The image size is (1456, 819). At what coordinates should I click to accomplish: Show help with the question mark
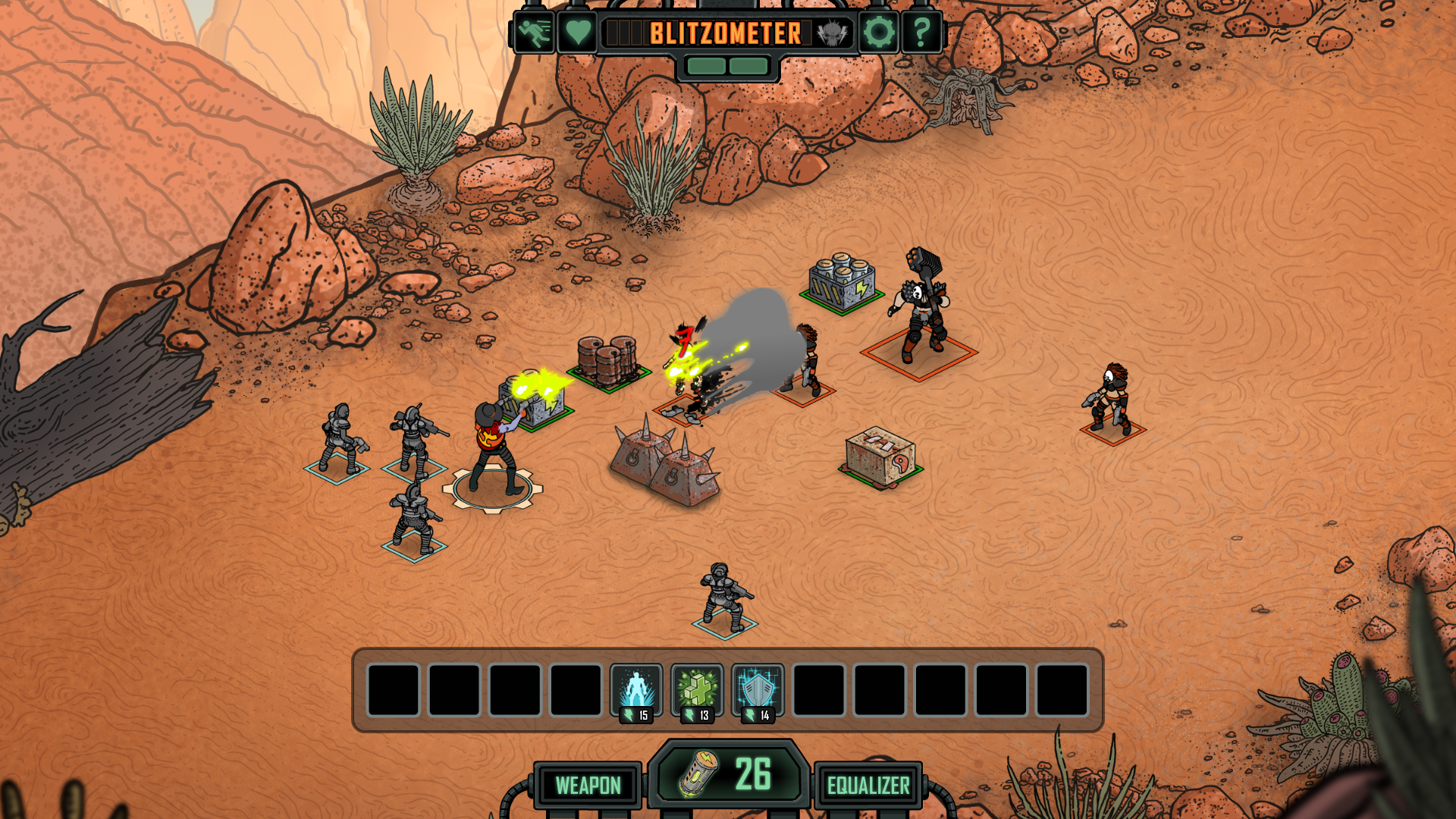pyautogui.click(x=921, y=33)
